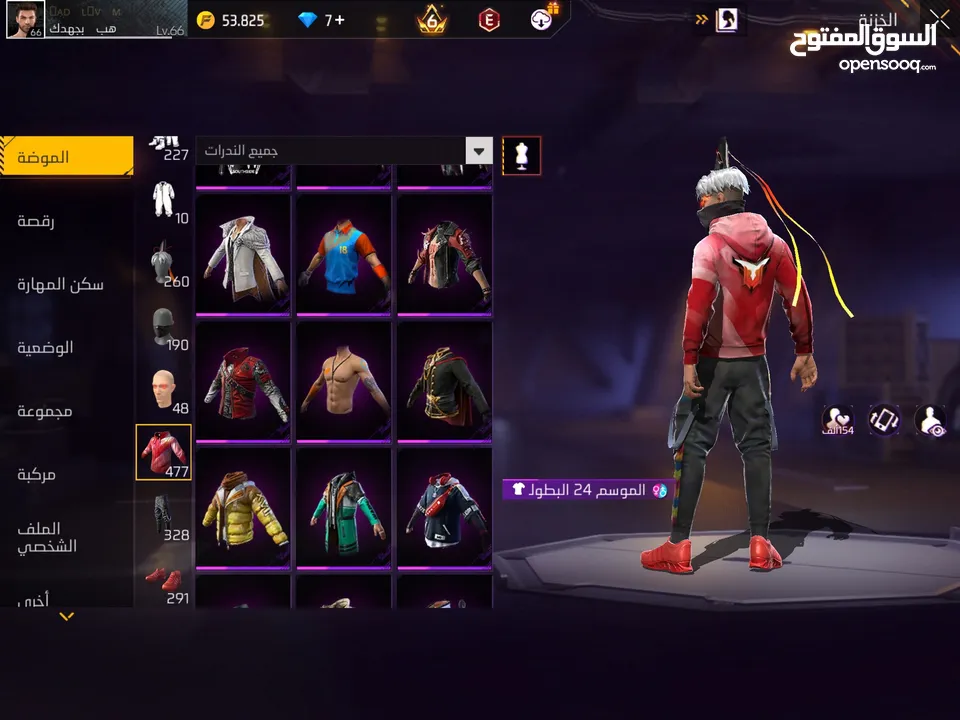Screen dimensions: 960x720
Task: Click the mannequin outfit preview button
Action: point(521,155)
